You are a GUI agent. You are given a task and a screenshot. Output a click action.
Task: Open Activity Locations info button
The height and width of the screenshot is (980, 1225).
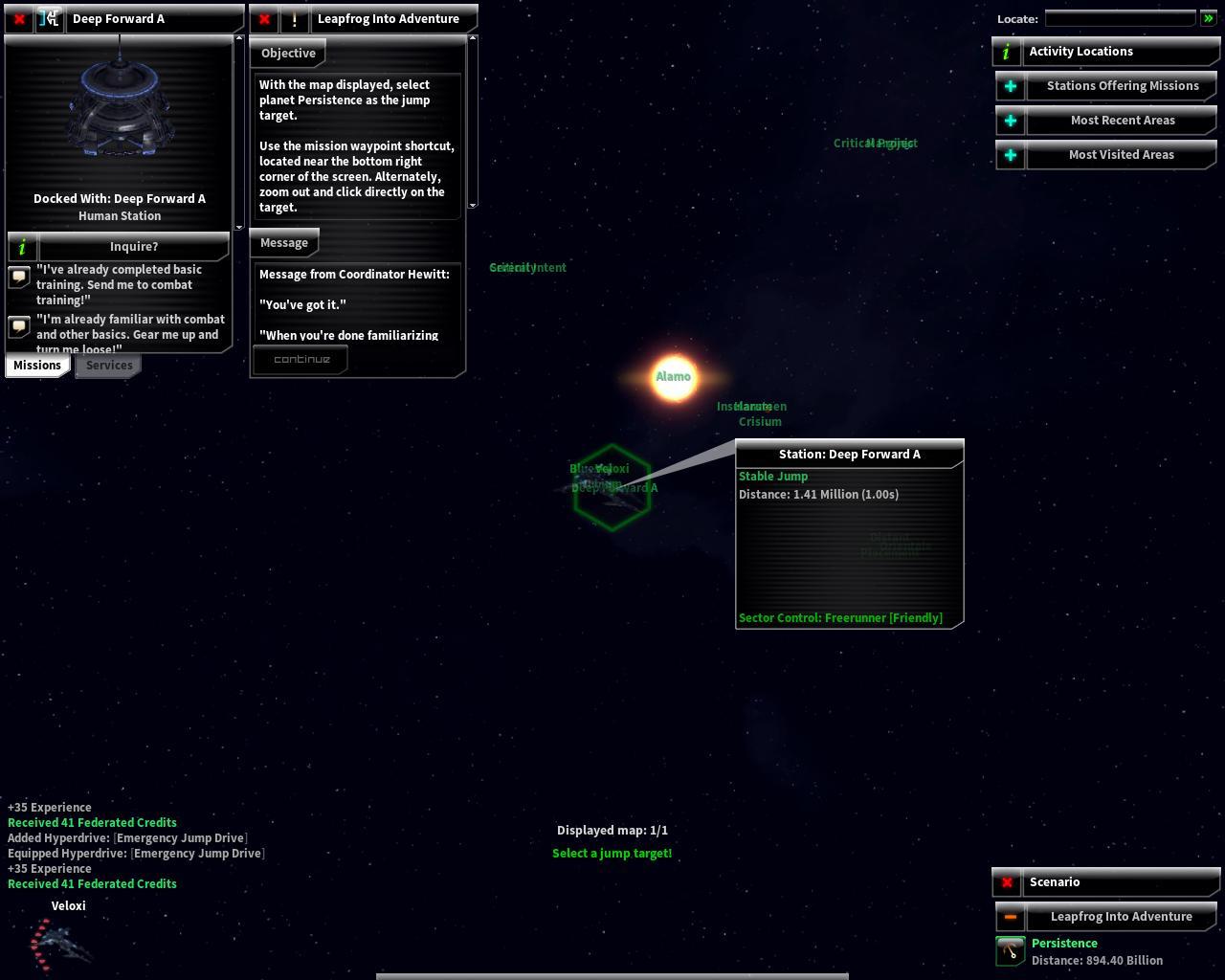(1006, 52)
